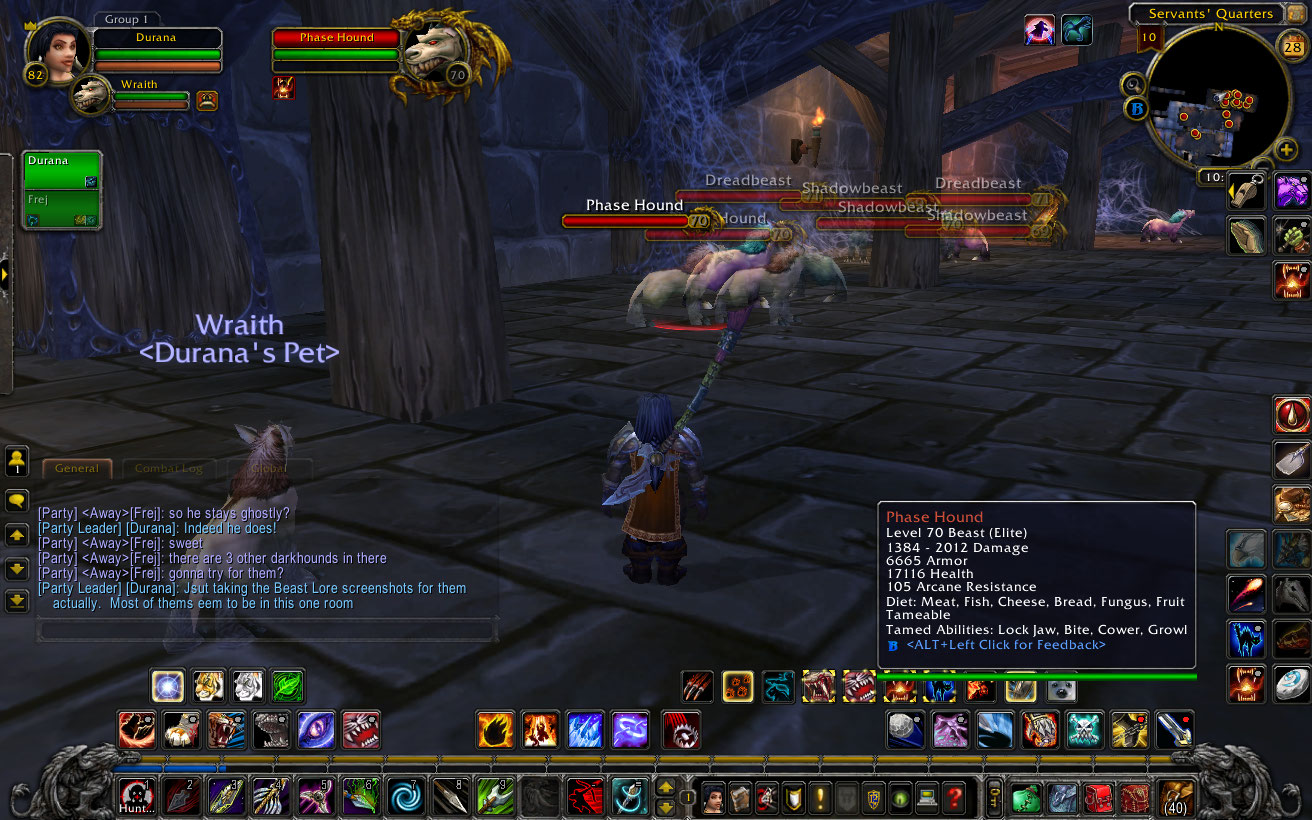Screen dimensions: 1312x820
Task: Open the Character Info portrait icon on the micro bar
Action: pyautogui.click(x=712, y=797)
